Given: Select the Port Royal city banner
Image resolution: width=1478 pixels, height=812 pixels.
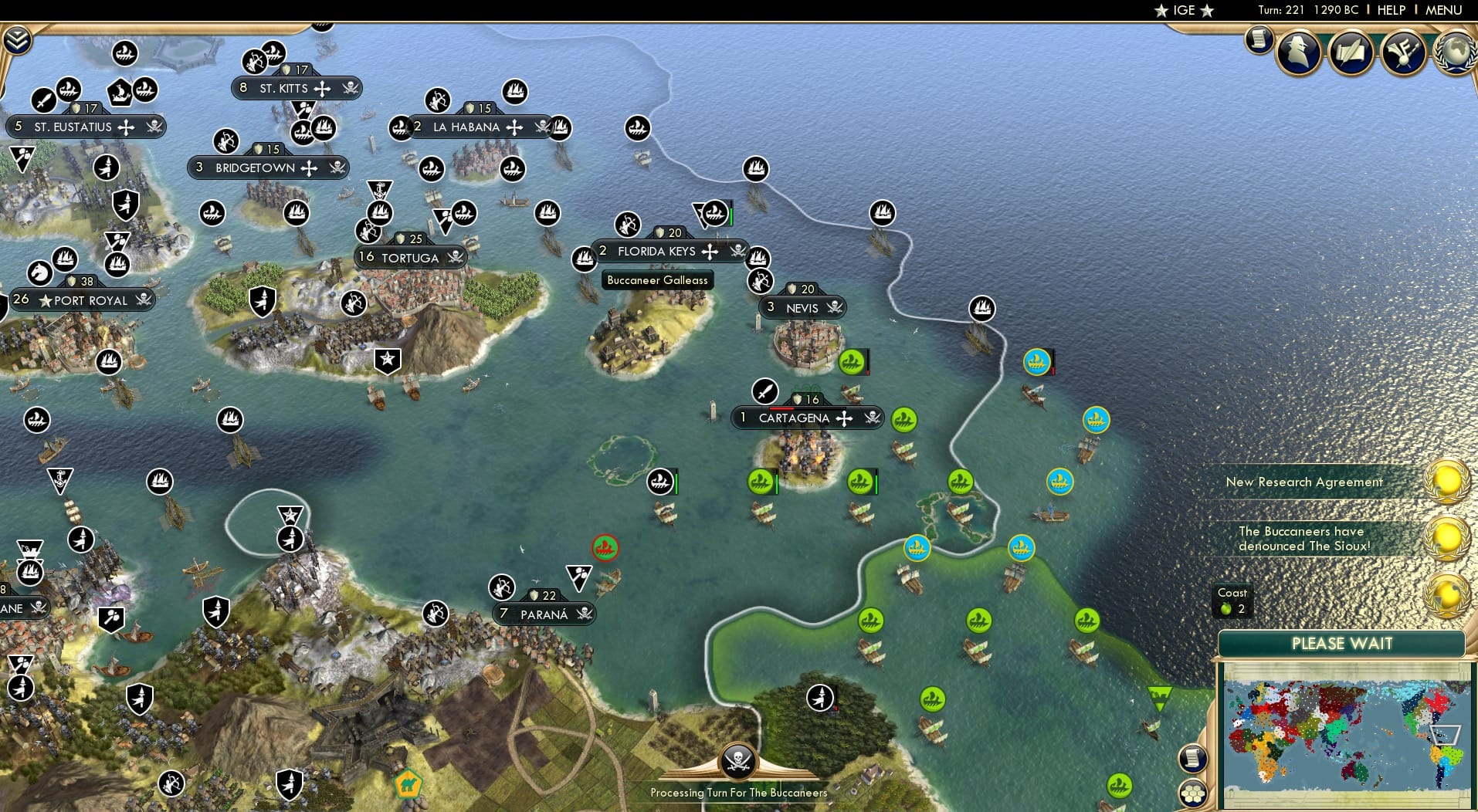Looking at the screenshot, I should pyautogui.click(x=83, y=300).
